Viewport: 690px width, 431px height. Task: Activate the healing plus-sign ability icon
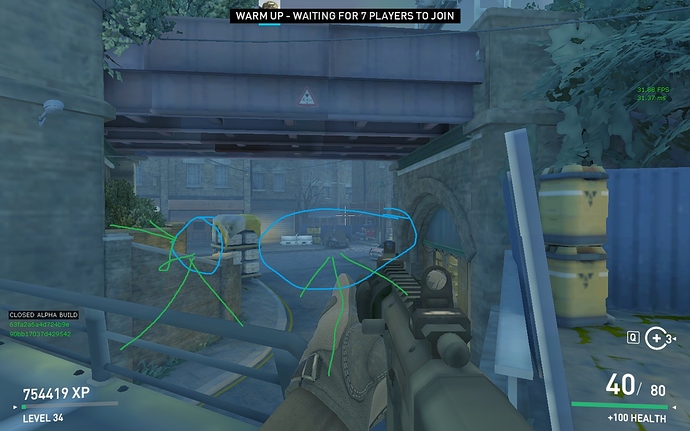(x=658, y=338)
